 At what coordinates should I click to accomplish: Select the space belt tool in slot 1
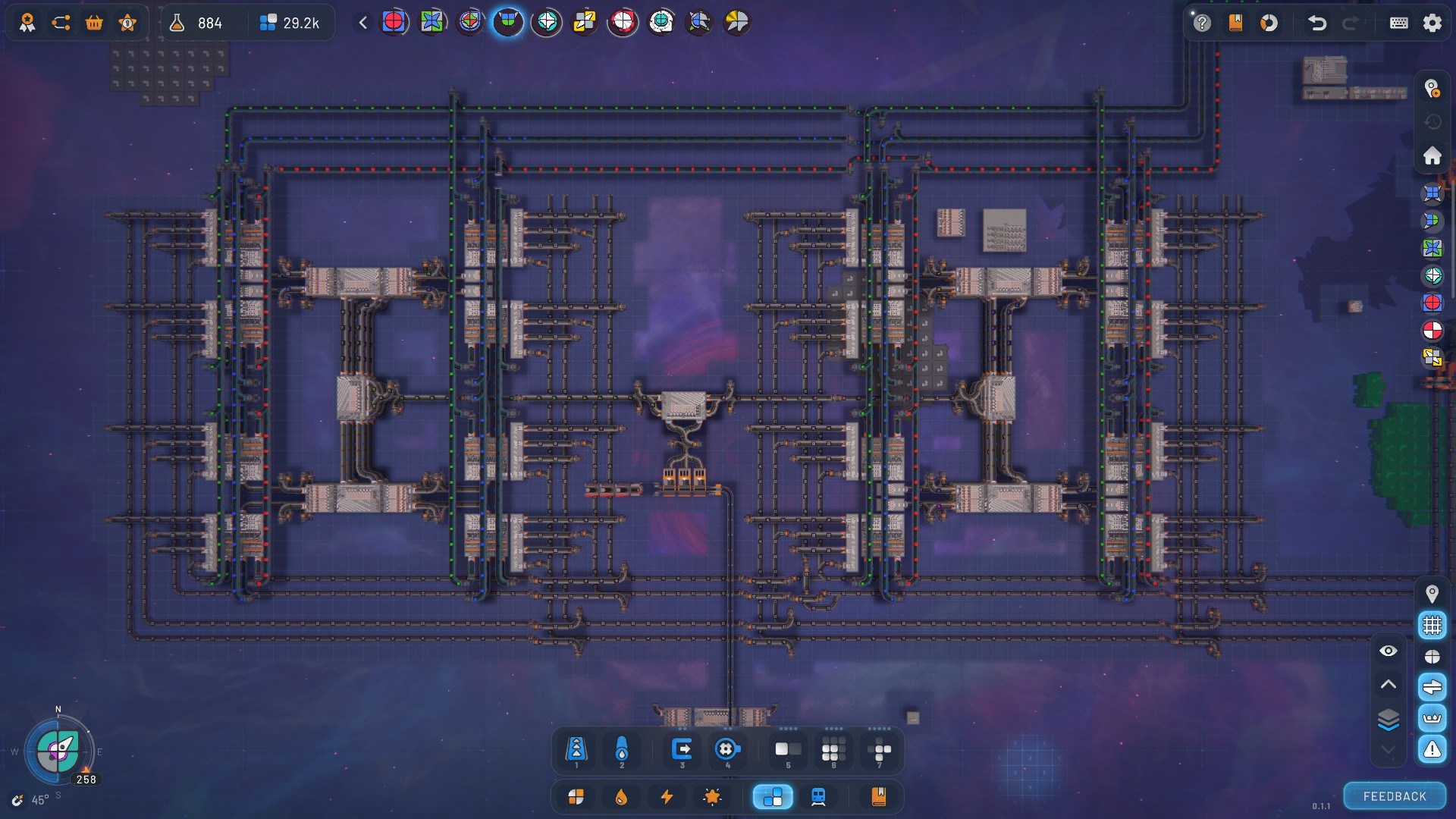(x=576, y=750)
